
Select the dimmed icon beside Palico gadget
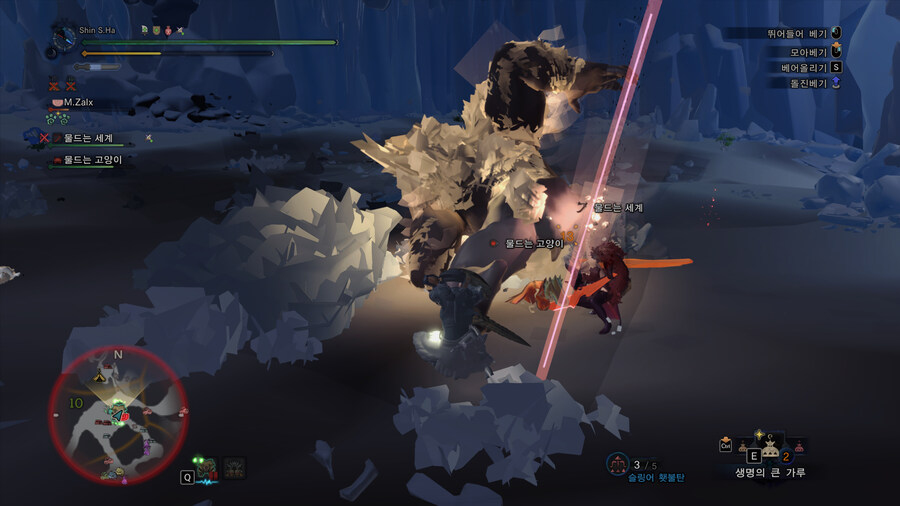pos(235,468)
